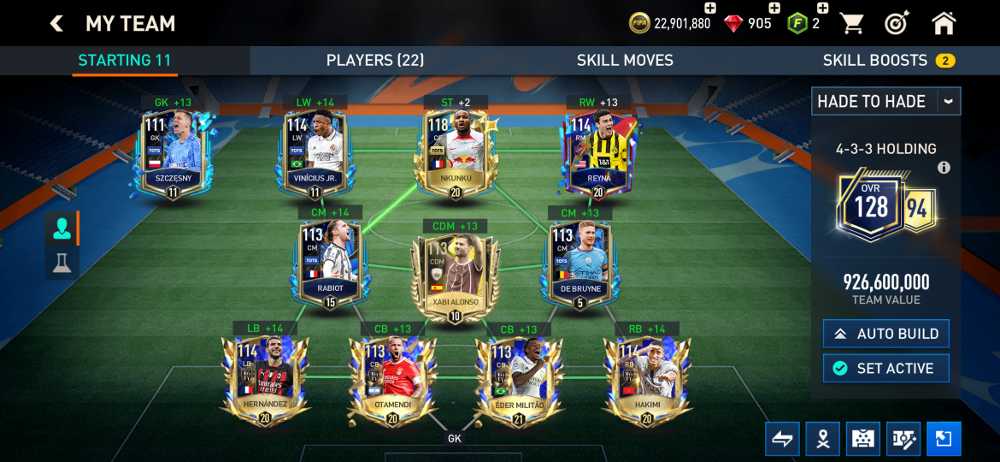Tap the Auto Build button
1000x462 pixels.
point(886,333)
